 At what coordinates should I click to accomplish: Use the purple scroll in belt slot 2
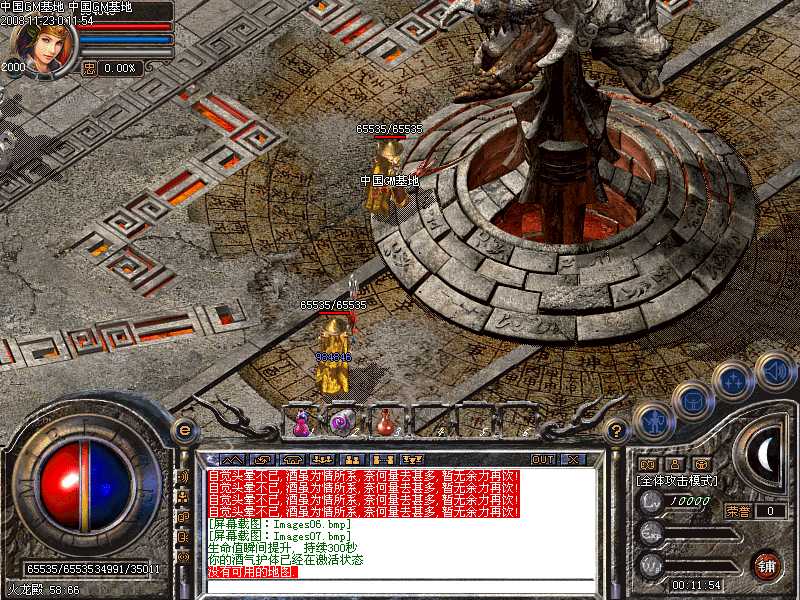click(342, 422)
